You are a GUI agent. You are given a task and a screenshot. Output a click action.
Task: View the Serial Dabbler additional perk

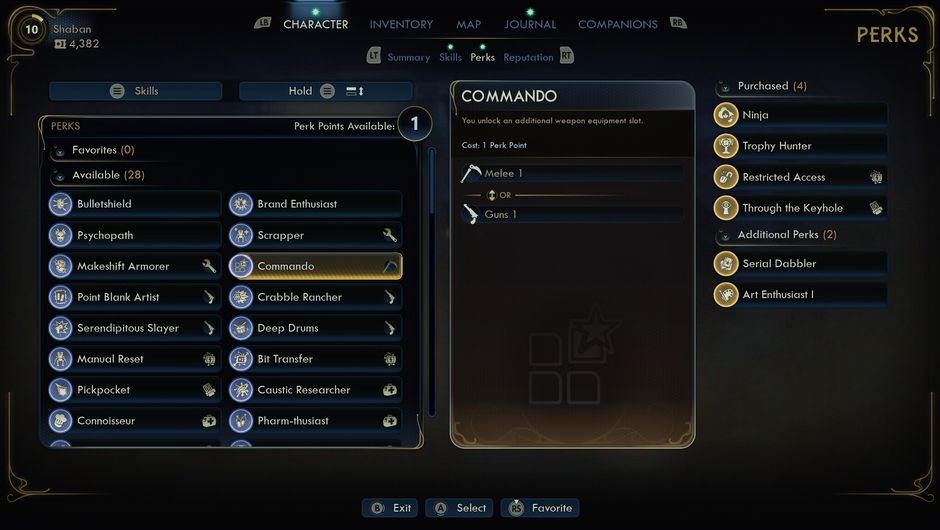(x=800, y=264)
